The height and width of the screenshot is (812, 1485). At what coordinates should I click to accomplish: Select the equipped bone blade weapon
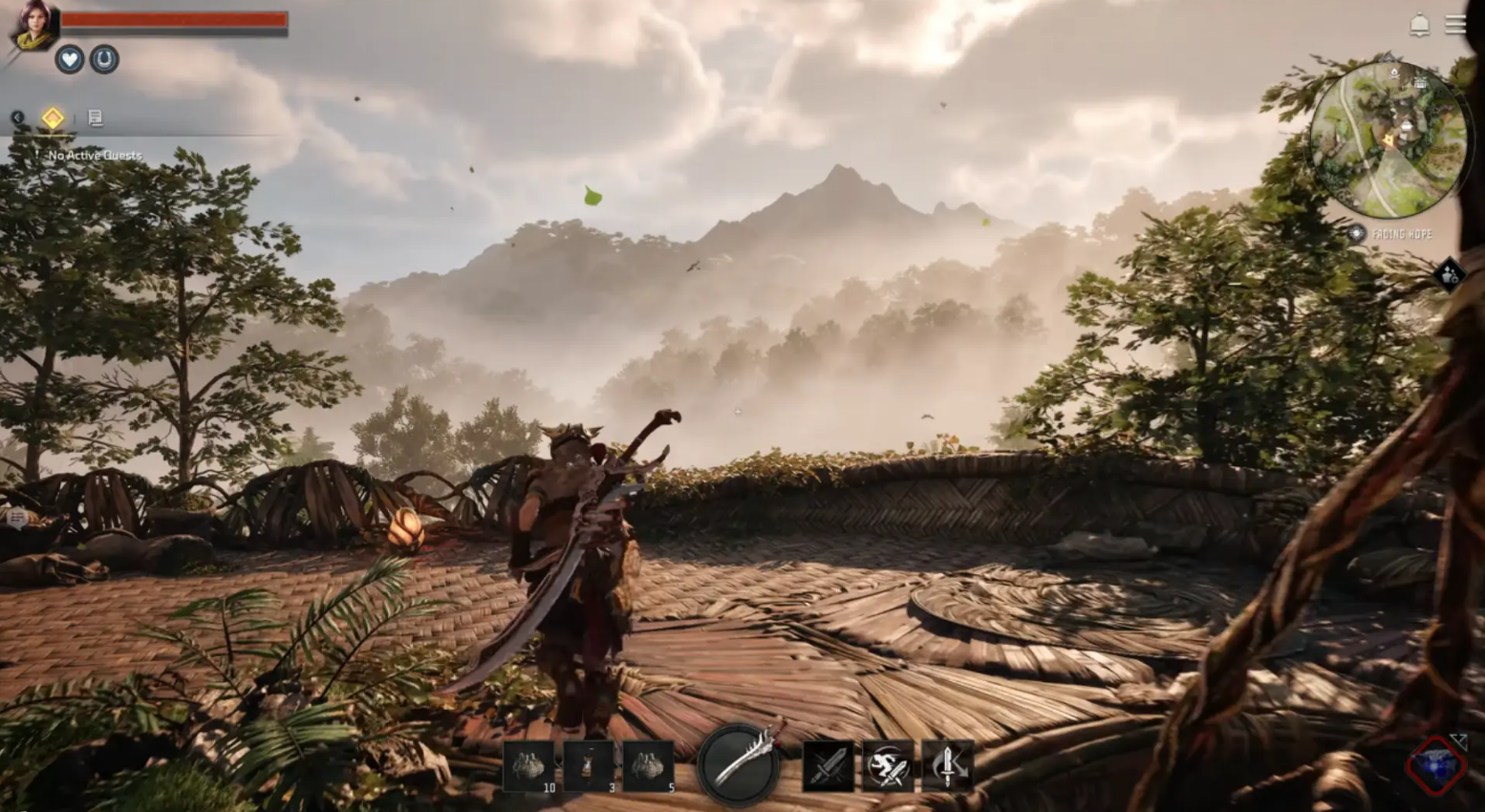[x=739, y=764]
